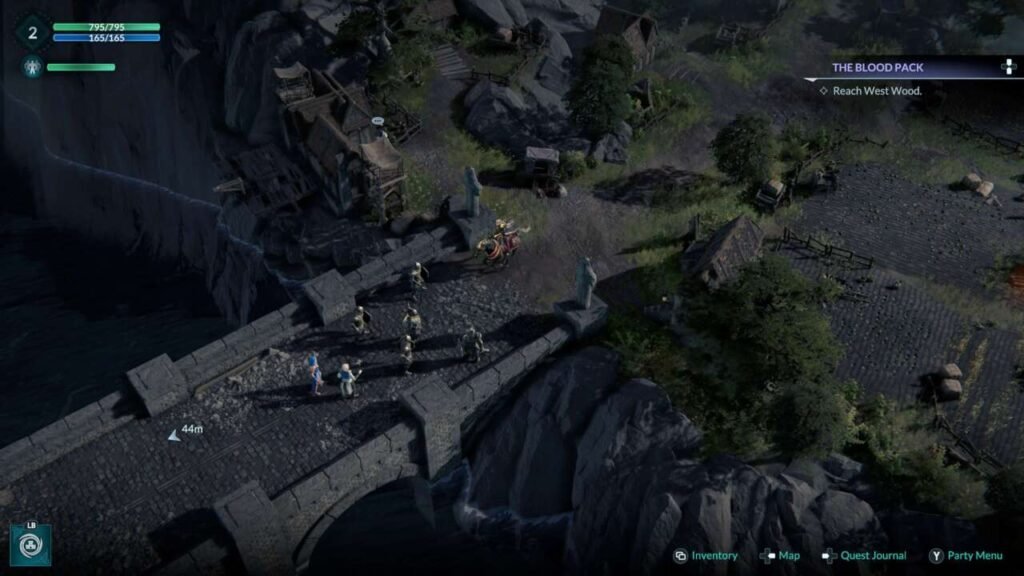Viewport: 1024px width, 576px height.
Task: Click the 44m waypoint arrow marker
Action: [x=174, y=435]
